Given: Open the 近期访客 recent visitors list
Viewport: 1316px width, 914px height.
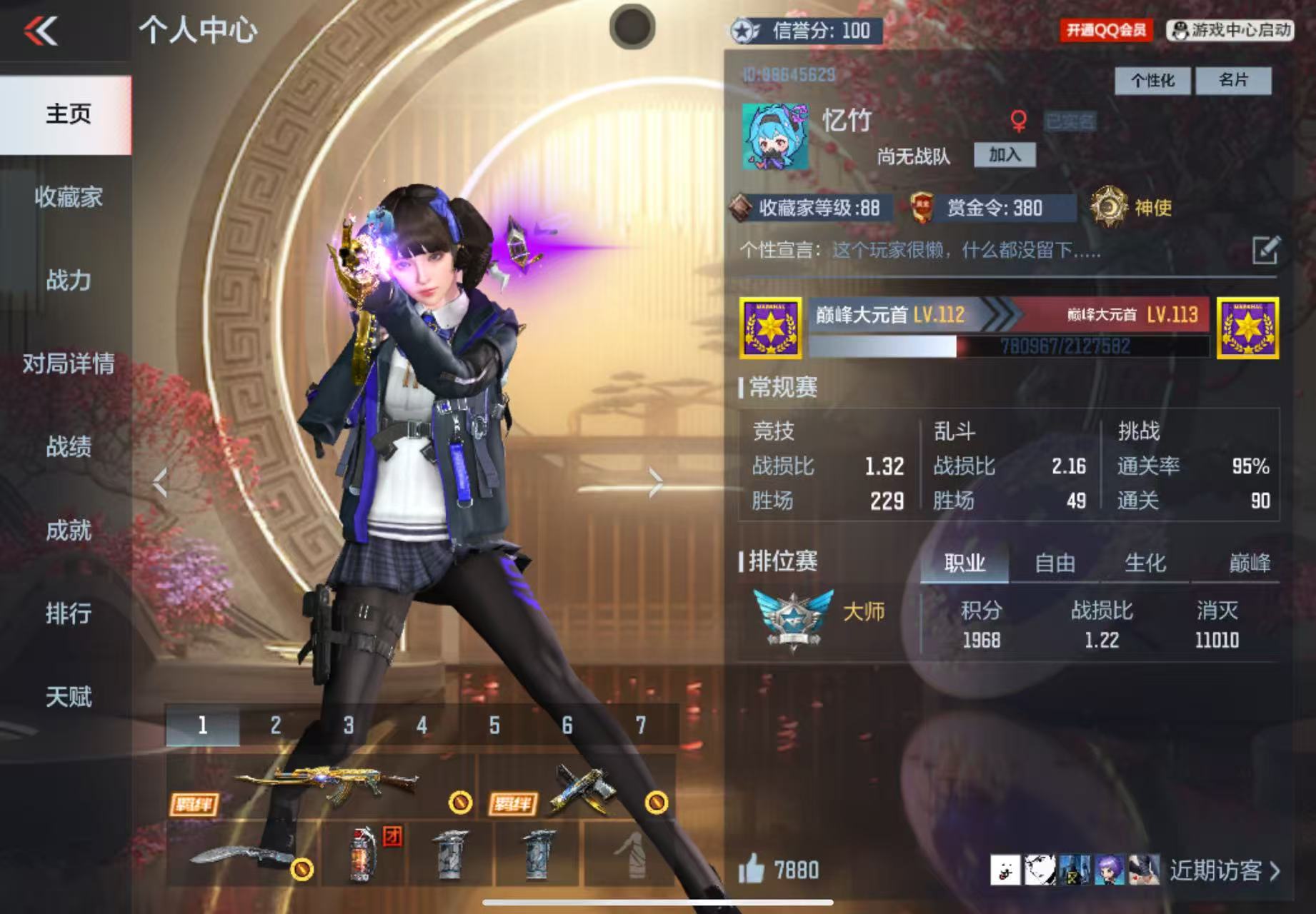Looking at the screenshot, I should (1223, 870).
